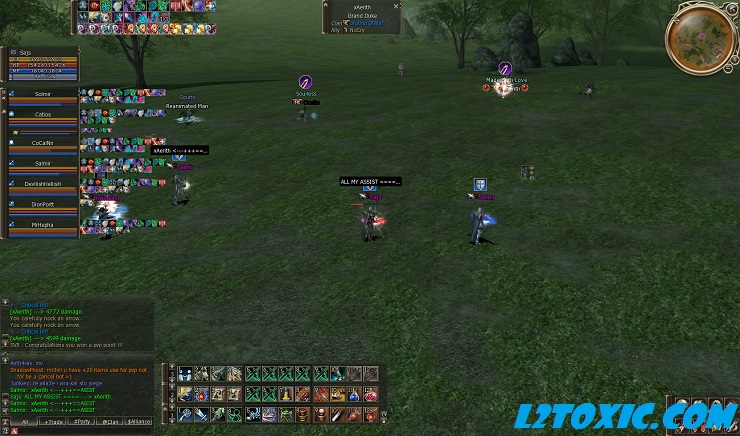Target DevilishHellish in party list
The height and width of the screenshot is (436, 740).
41,184
